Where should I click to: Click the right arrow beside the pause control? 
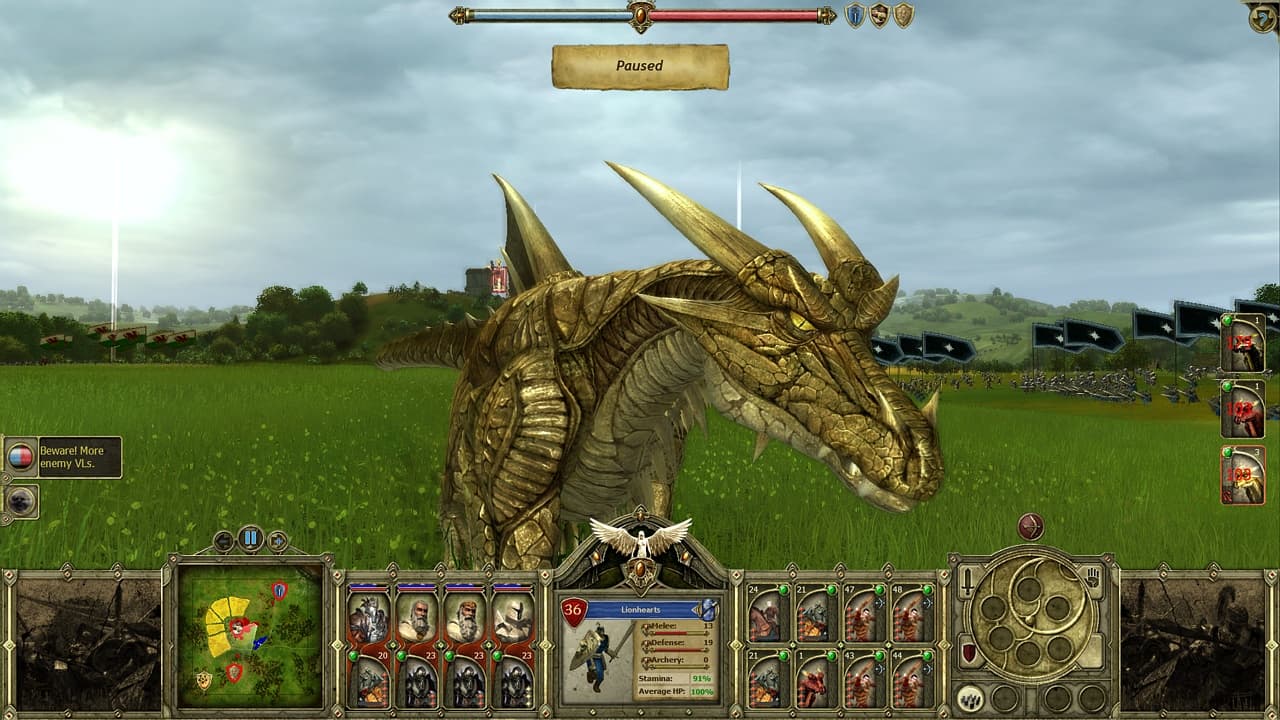coord(277,540)
